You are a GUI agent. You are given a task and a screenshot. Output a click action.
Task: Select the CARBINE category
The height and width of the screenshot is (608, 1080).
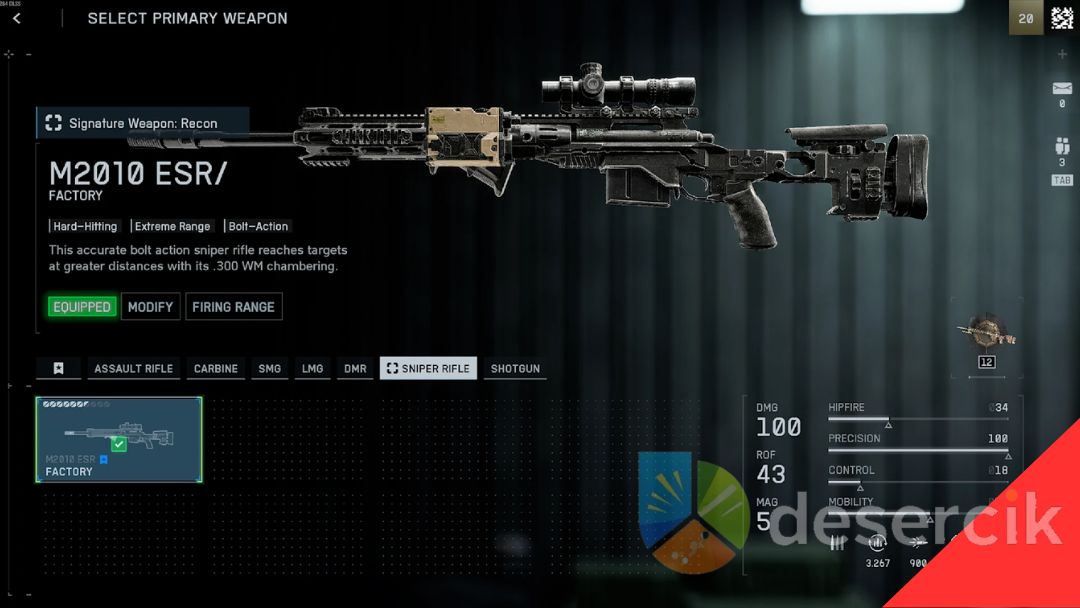point(216,369)
